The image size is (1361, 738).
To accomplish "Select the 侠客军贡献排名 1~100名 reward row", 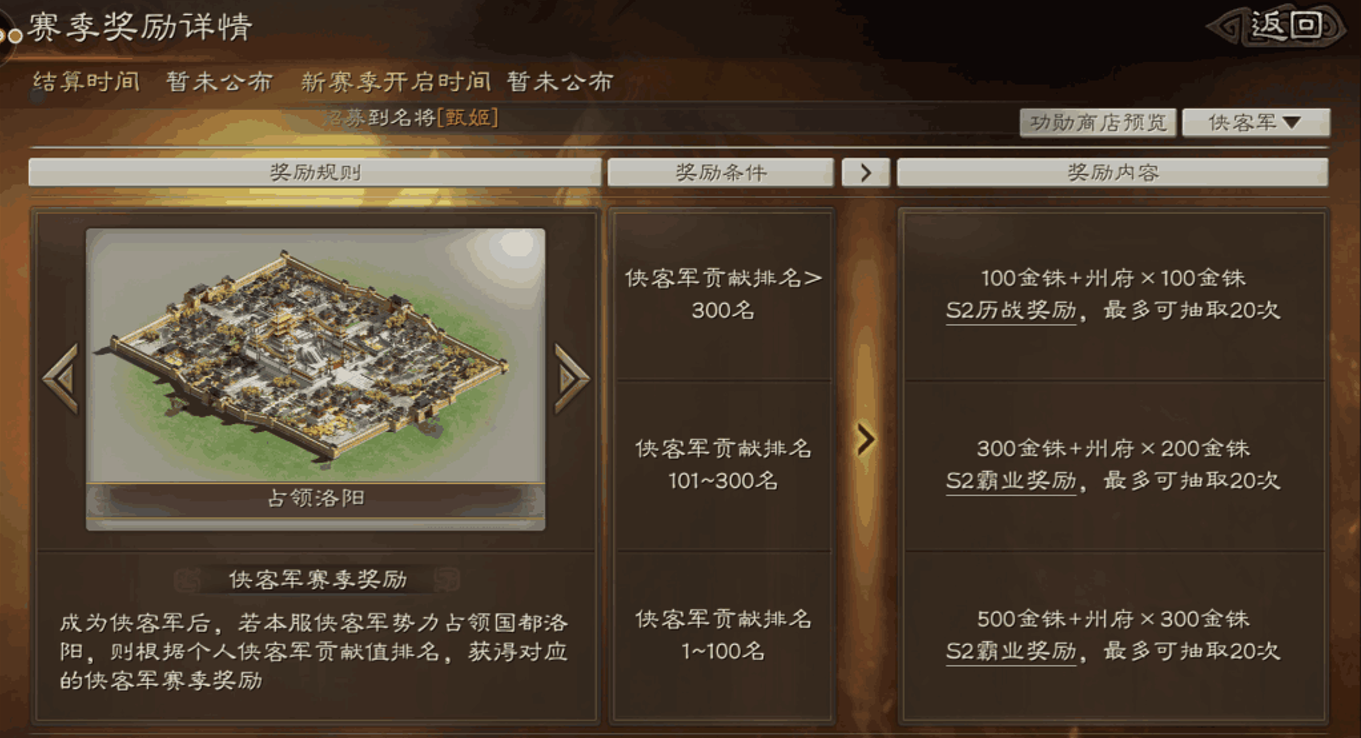I will (x=722, y=632).
